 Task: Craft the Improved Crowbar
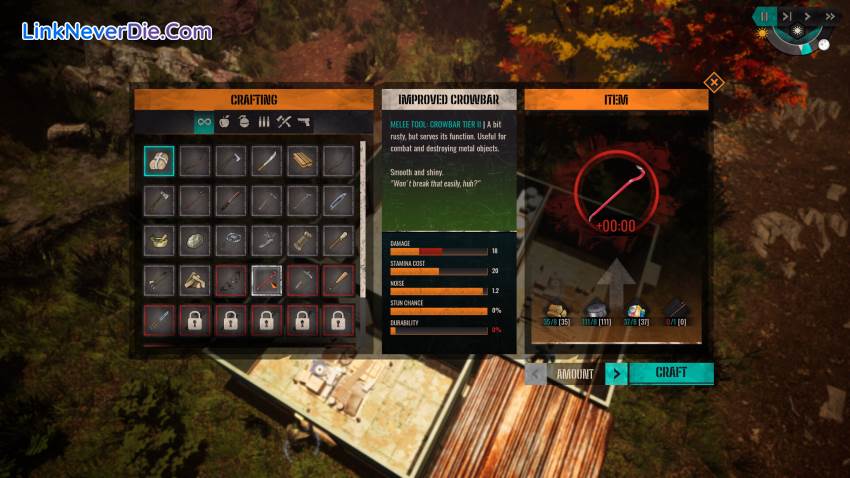(x=671, y=373)
